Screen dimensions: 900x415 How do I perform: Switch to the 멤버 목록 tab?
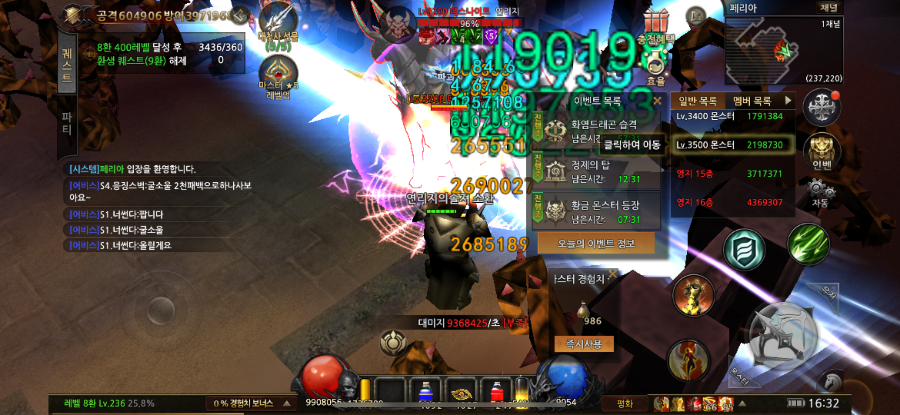pyautogui.click(x=751, y=101)
